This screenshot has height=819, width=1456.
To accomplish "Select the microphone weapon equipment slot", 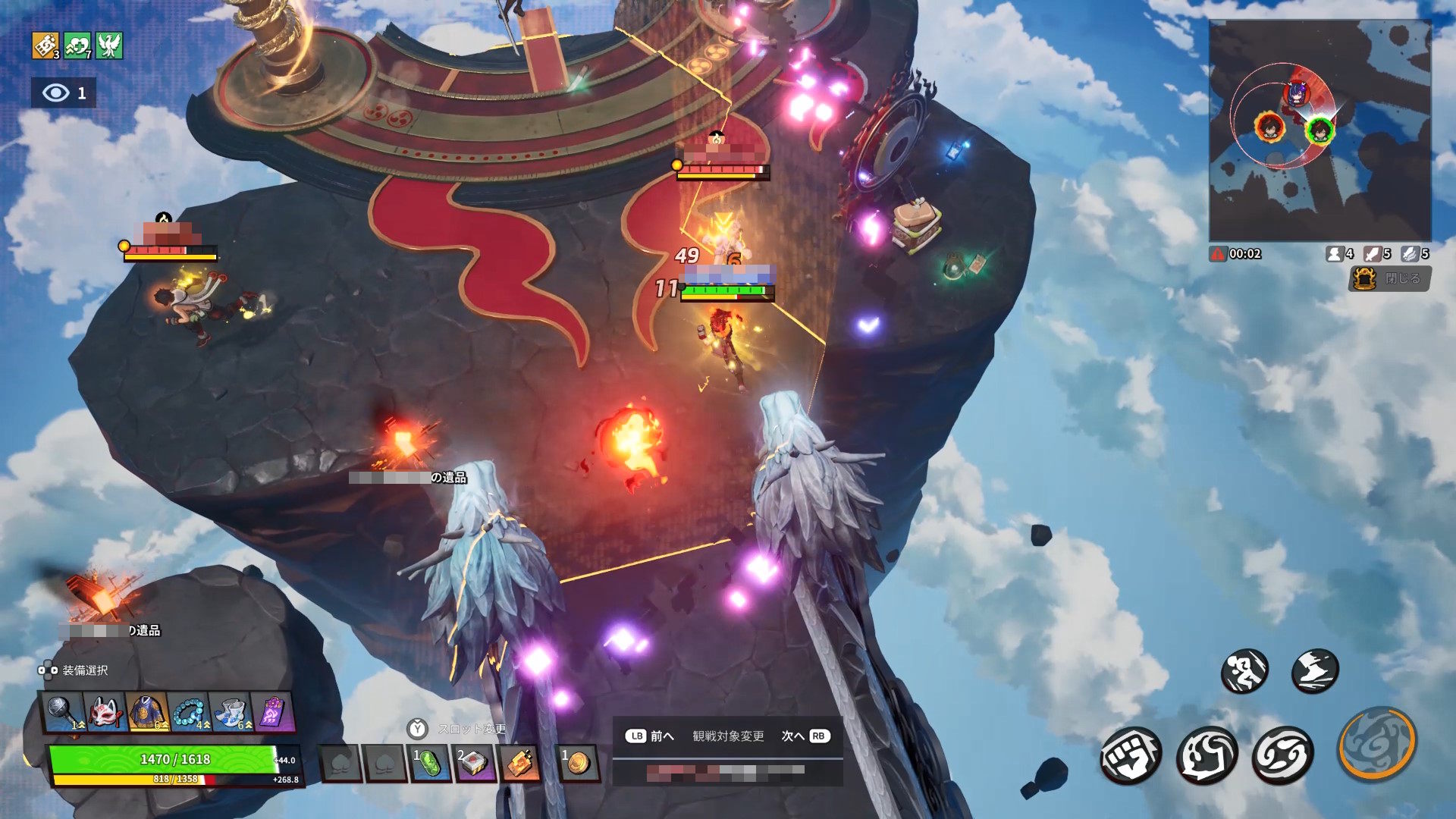I will [64, 713].
